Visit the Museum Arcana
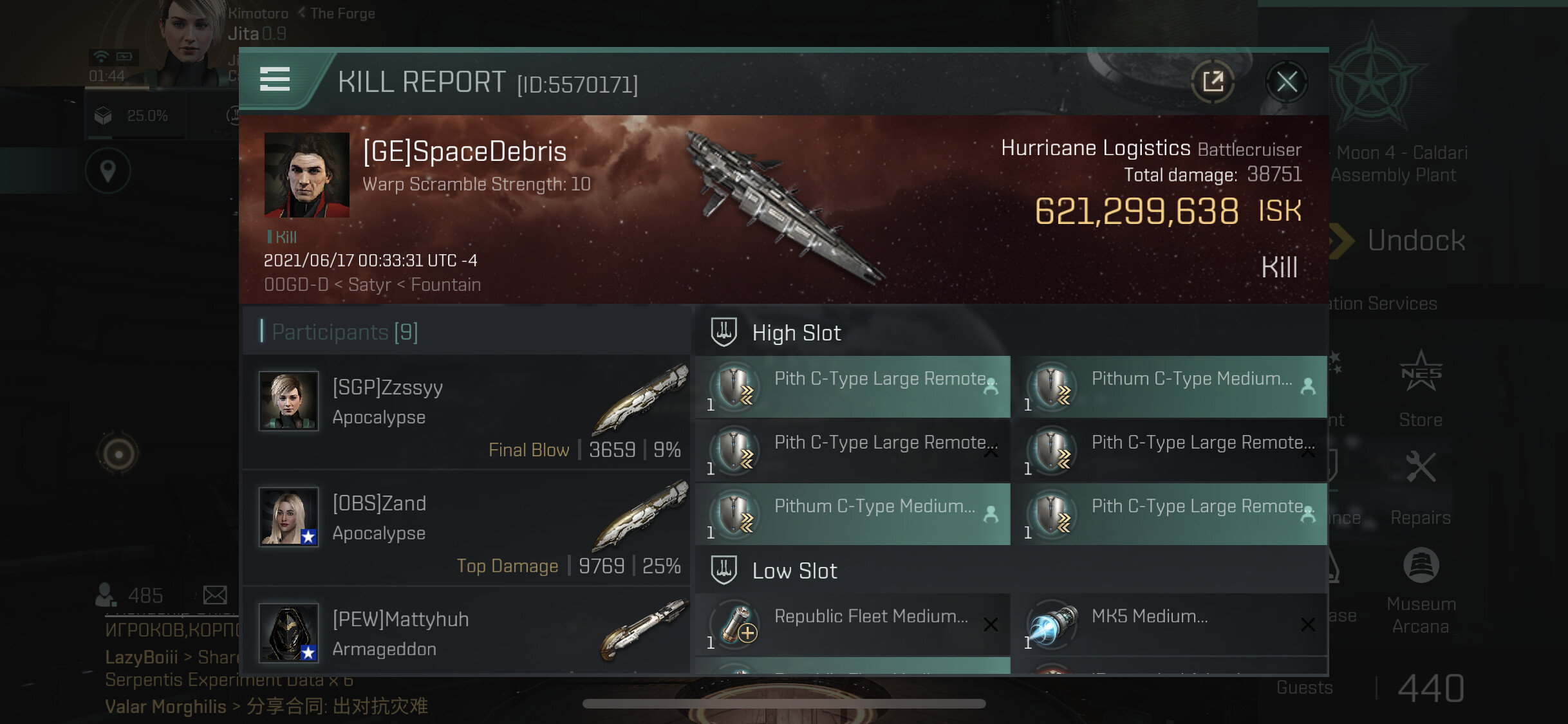The height and width of the screenshot is (724, 1568). pos(1421,590)
